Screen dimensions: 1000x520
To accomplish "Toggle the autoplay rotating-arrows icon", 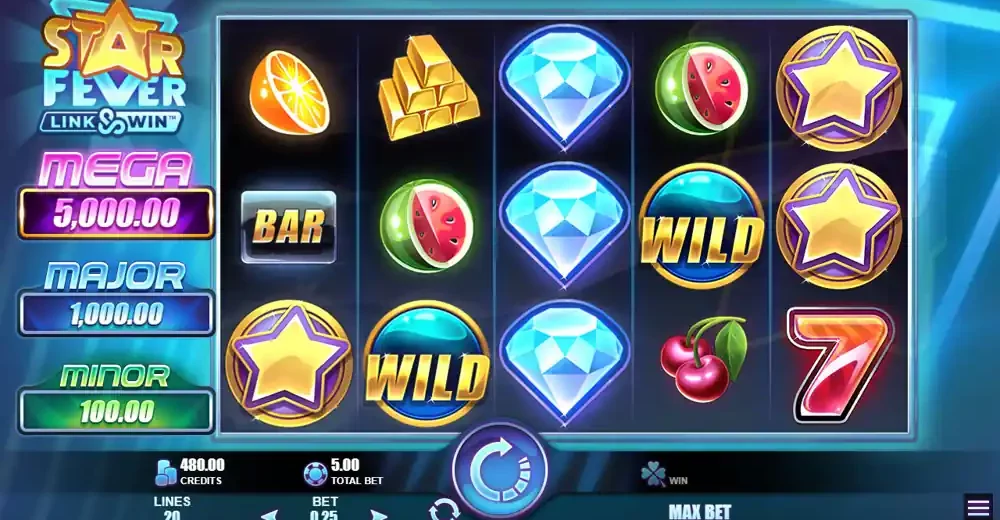I will click(x=442, y=511).
